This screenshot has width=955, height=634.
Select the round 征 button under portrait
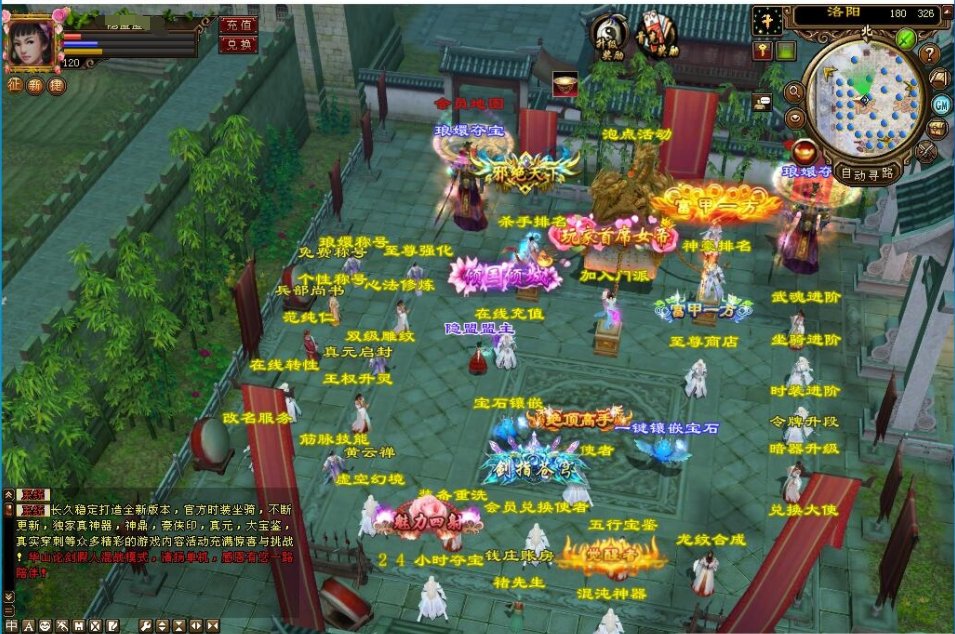[14, 86]
